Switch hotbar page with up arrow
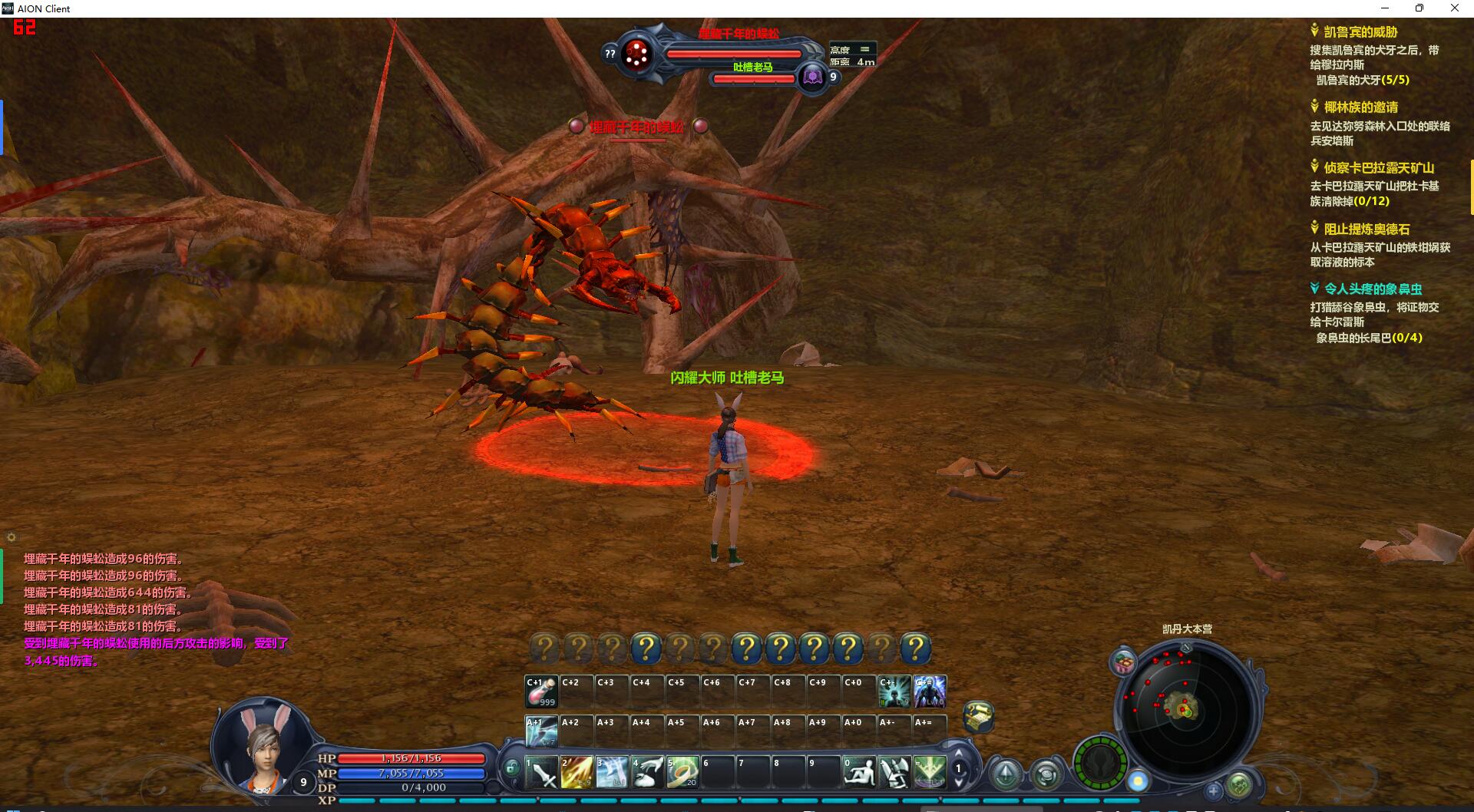 click(x=958, y=754)
